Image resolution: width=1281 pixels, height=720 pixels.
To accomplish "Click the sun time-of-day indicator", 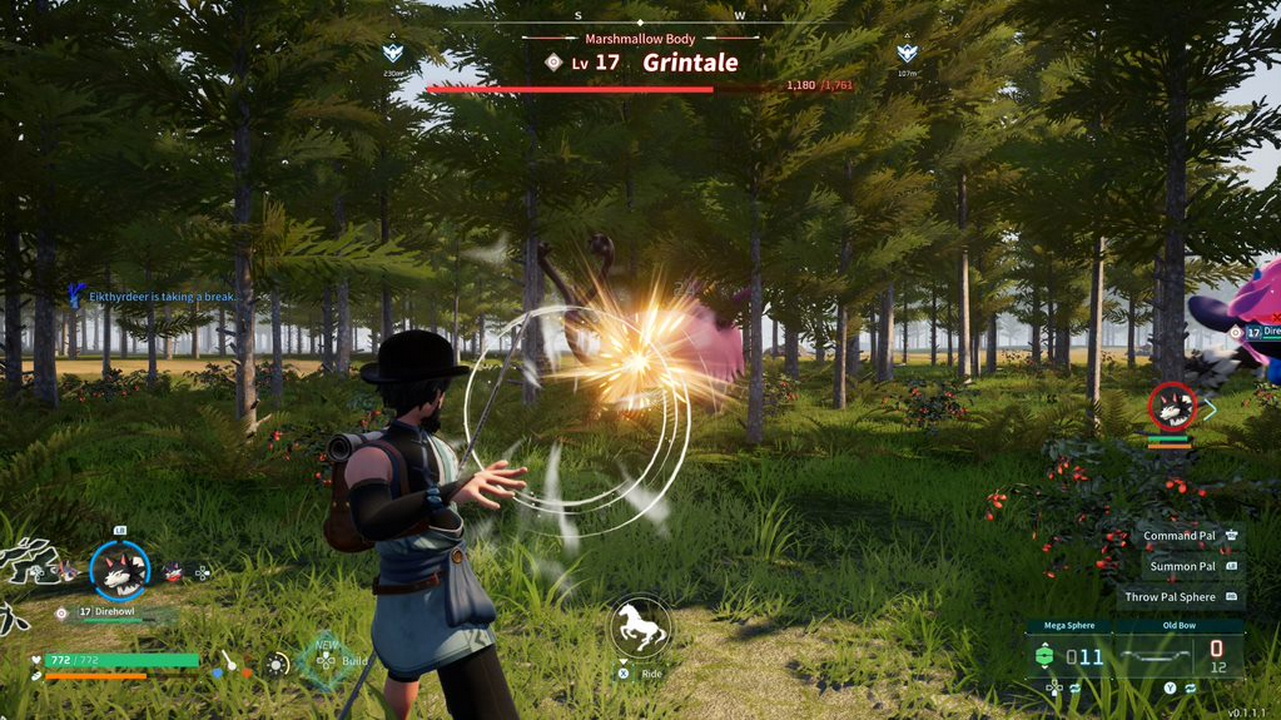I will pos(277,663).
